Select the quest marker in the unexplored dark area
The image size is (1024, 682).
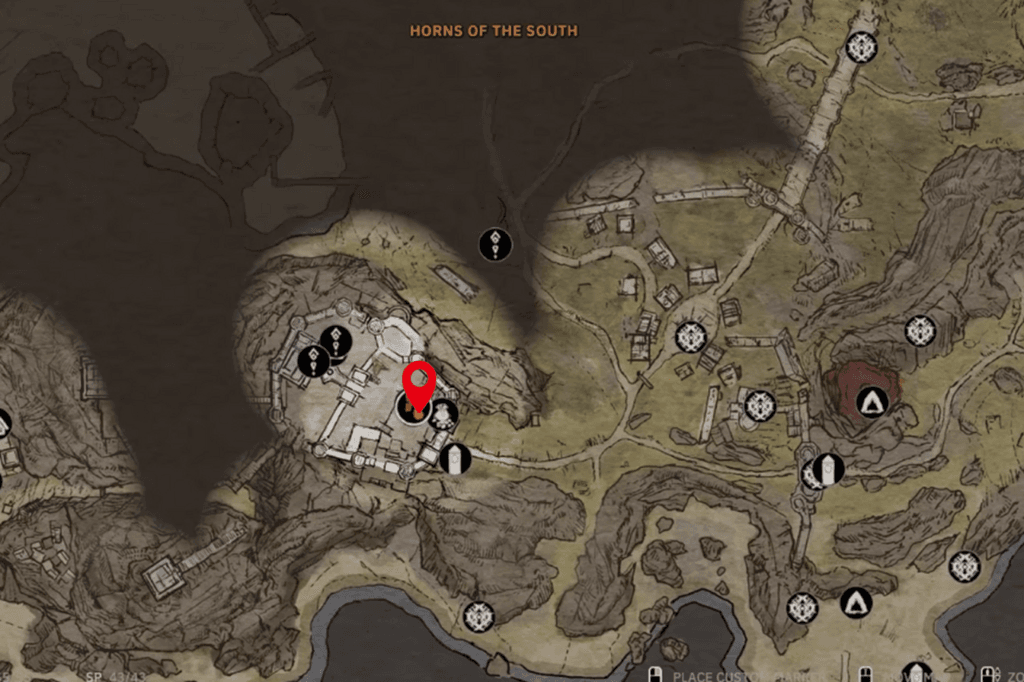pyautogui.click(x=495, y=244)
